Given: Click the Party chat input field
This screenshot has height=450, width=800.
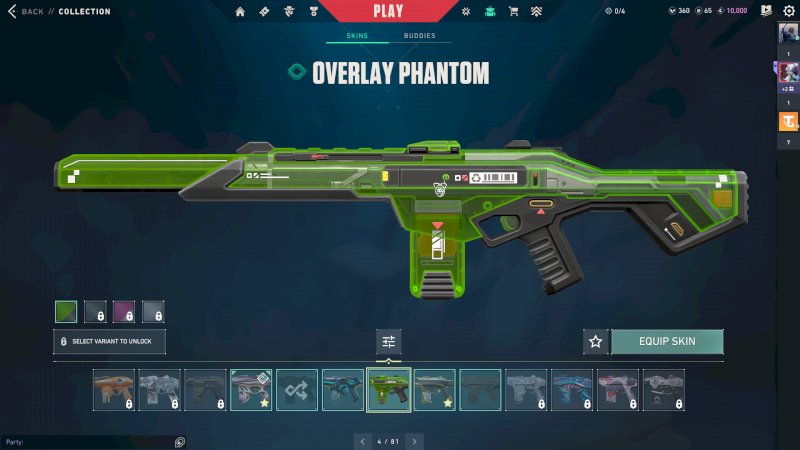Looking at the screenshot, I should pyautogui.click(x=90, y=441).
